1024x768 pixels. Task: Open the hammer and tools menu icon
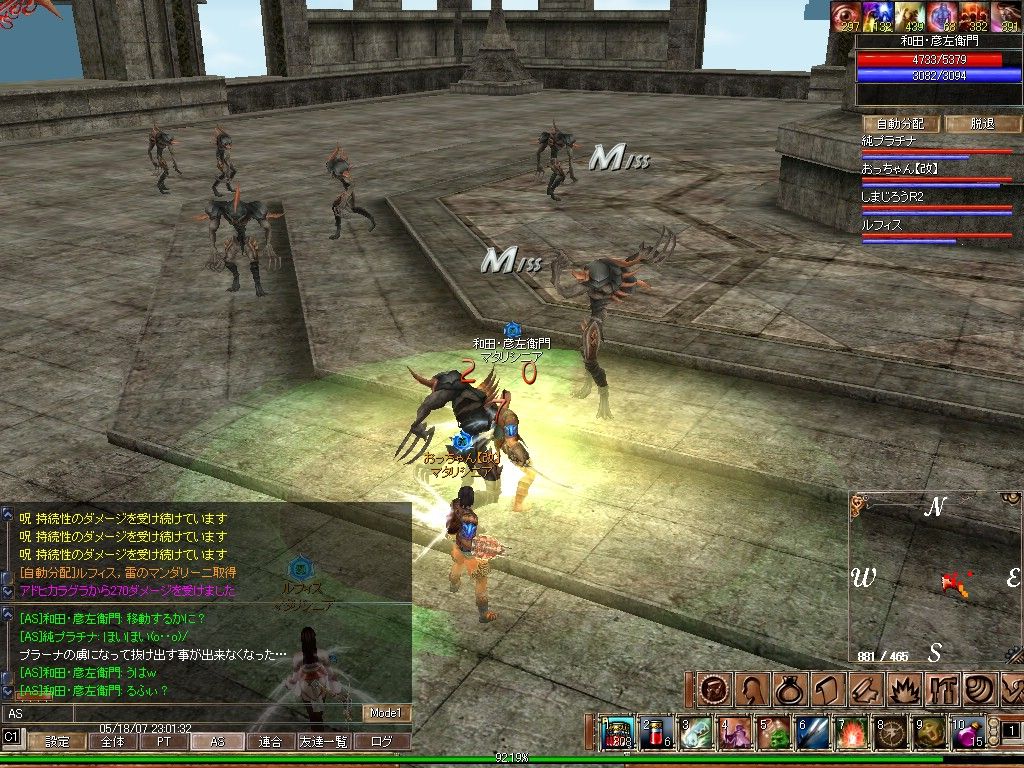pos(941,690)
